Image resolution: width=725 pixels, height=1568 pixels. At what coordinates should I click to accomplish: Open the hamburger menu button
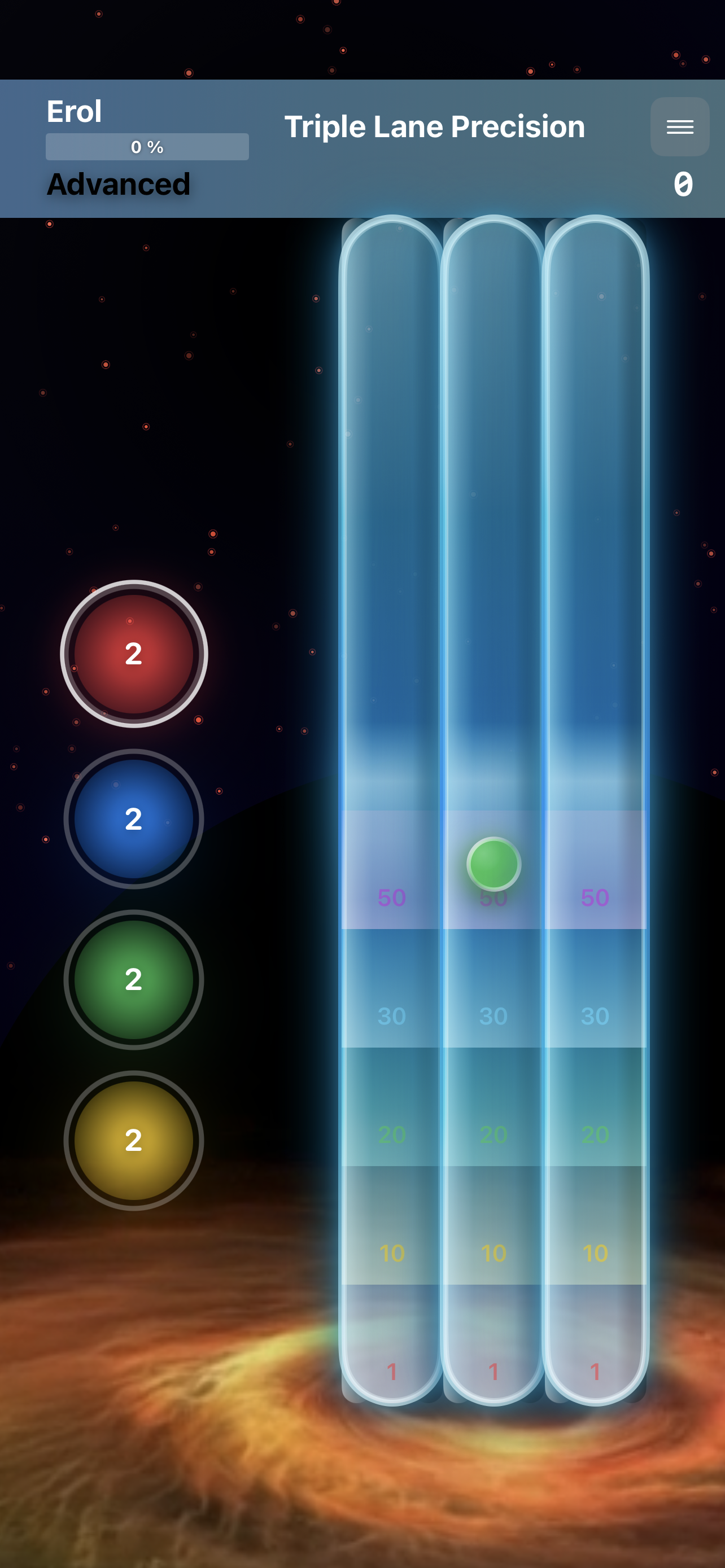pos(679,126)
